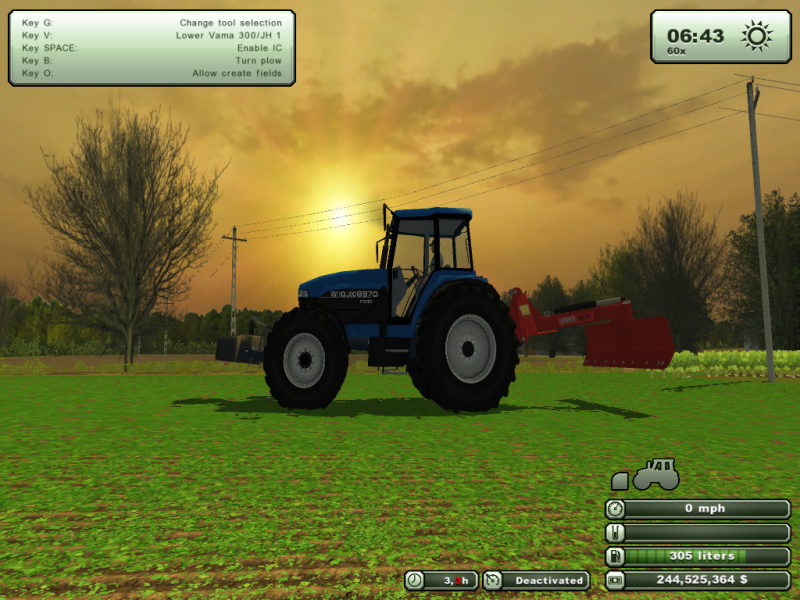Click the sun weather icon
This screenshot has width=800, height=600.
757,36
